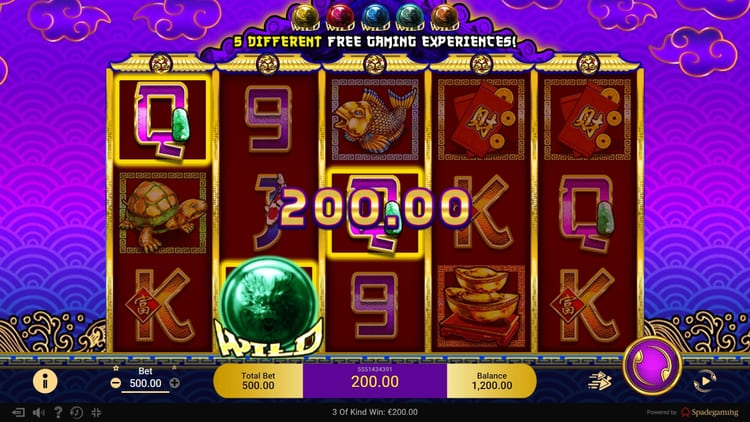Visit the Spadegaming logo link
The image size is (750, 422).
[x=712, y=412]
